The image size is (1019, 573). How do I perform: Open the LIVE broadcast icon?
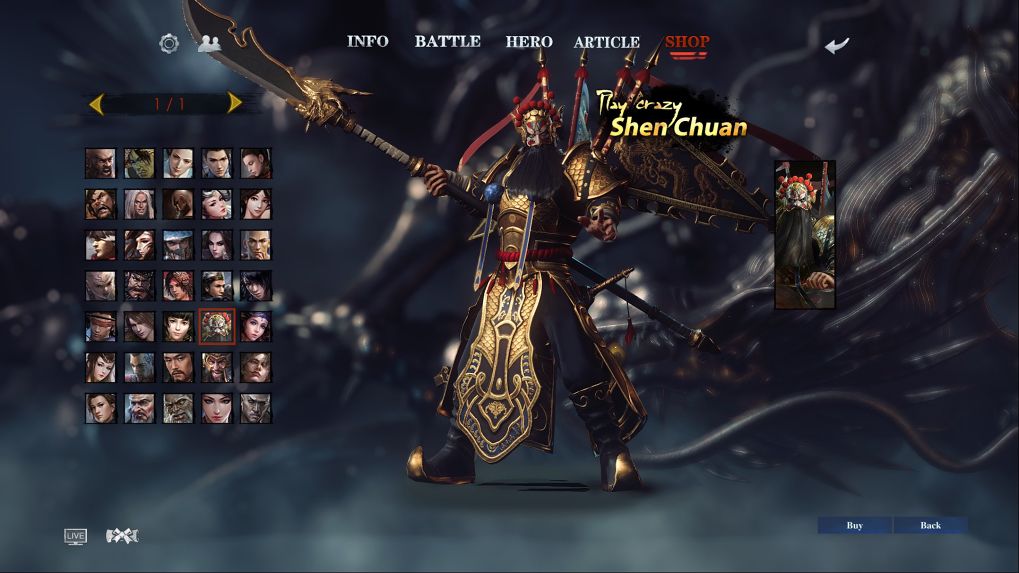[75, 536]
